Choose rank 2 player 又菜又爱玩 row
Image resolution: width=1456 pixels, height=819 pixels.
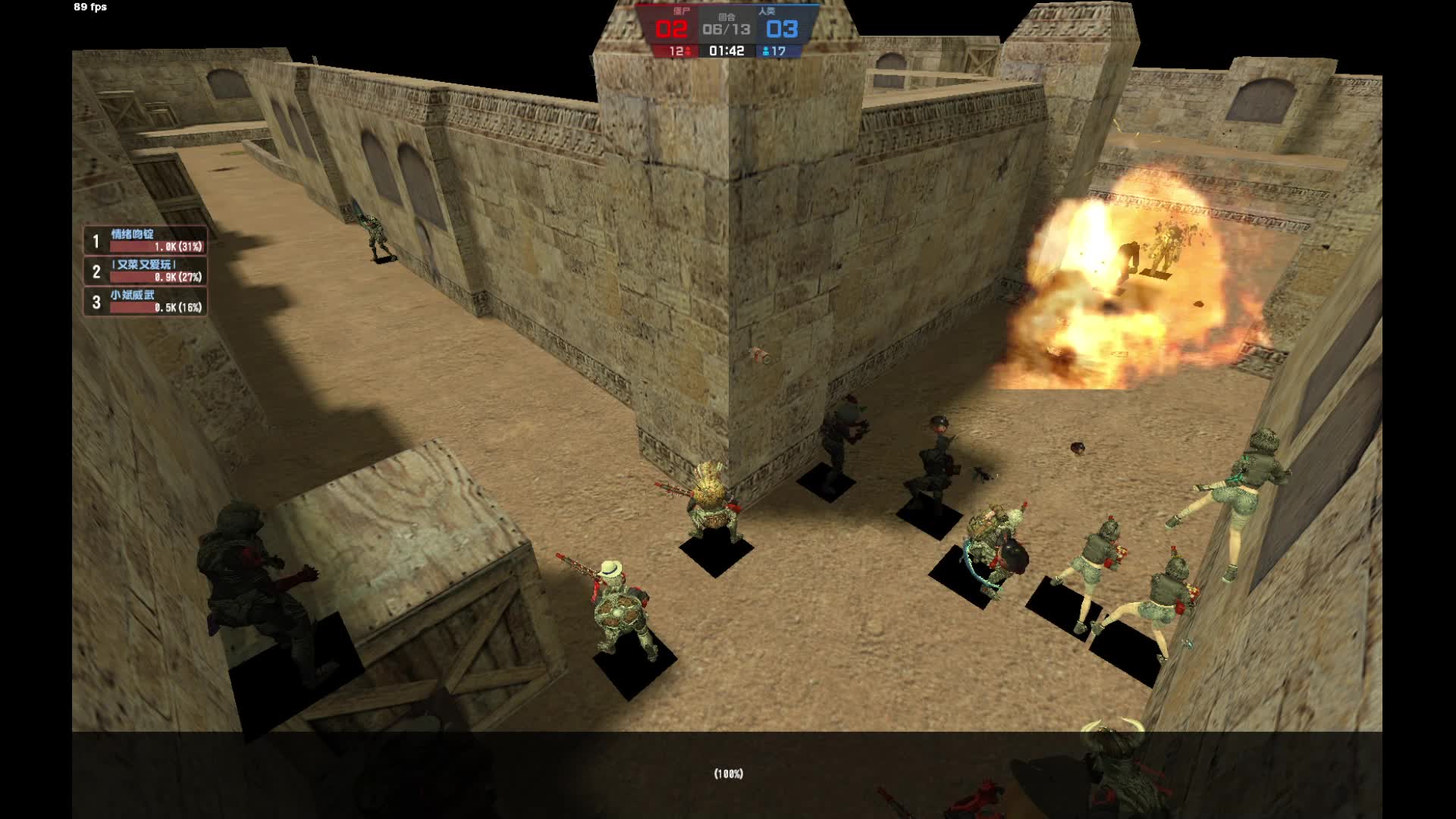145,271
